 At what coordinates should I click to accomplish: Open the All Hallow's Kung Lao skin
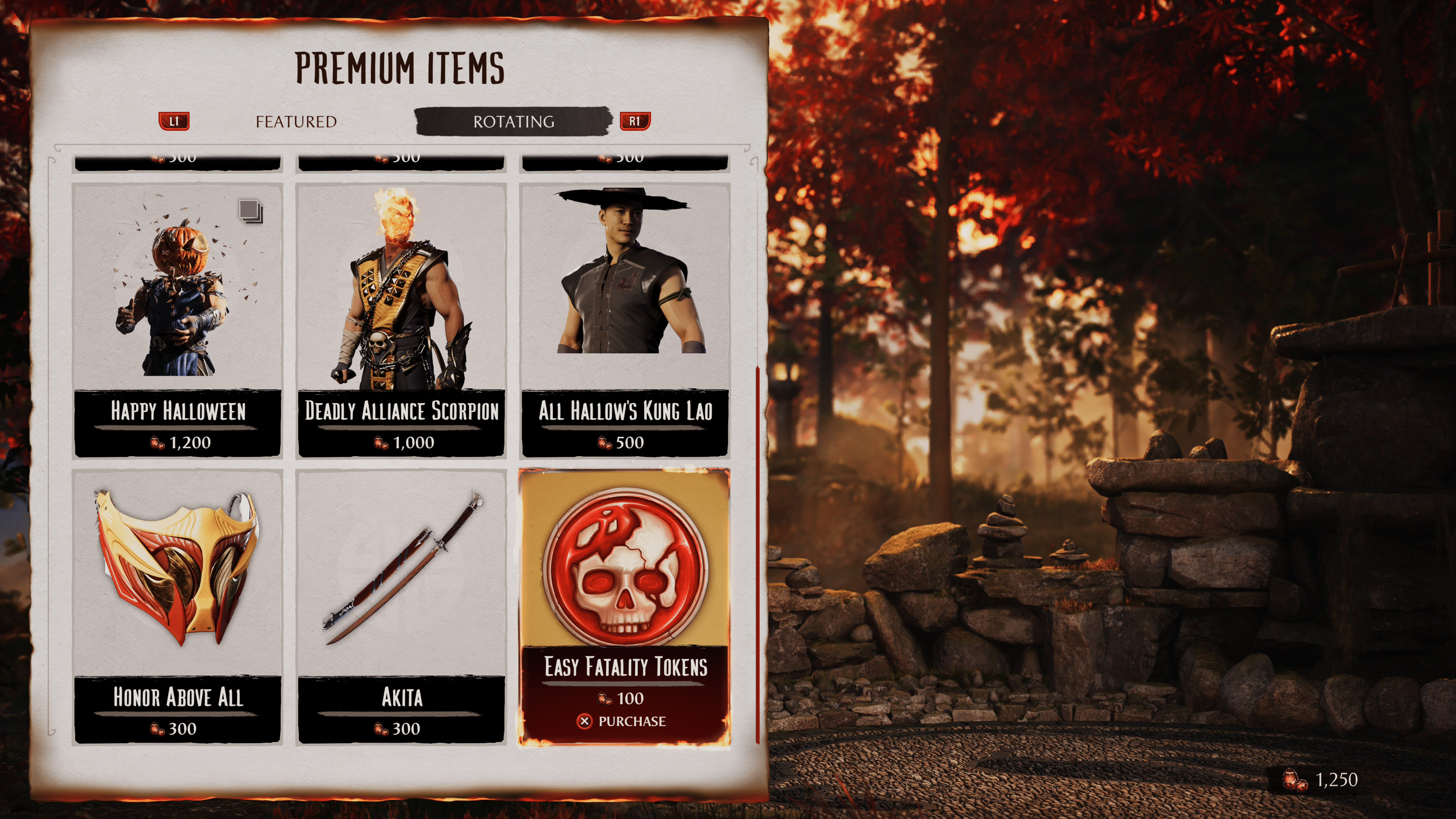(624, 319)
